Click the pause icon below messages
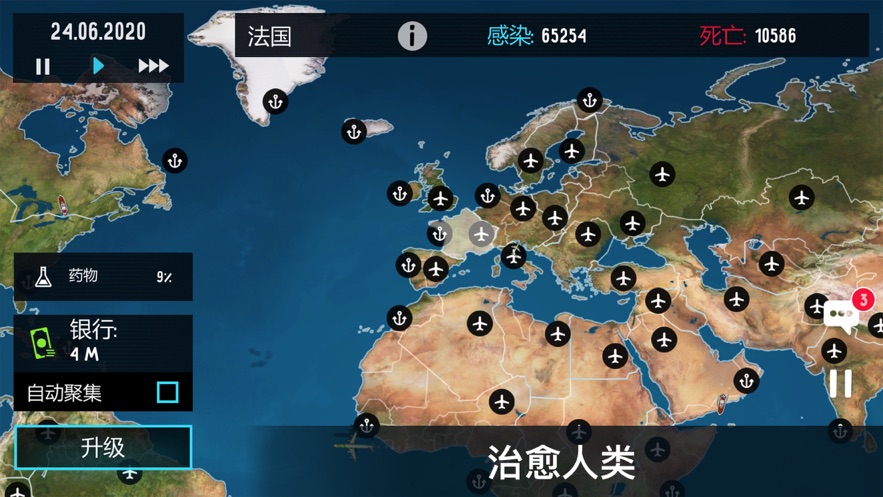 click(x=841, y=382)
